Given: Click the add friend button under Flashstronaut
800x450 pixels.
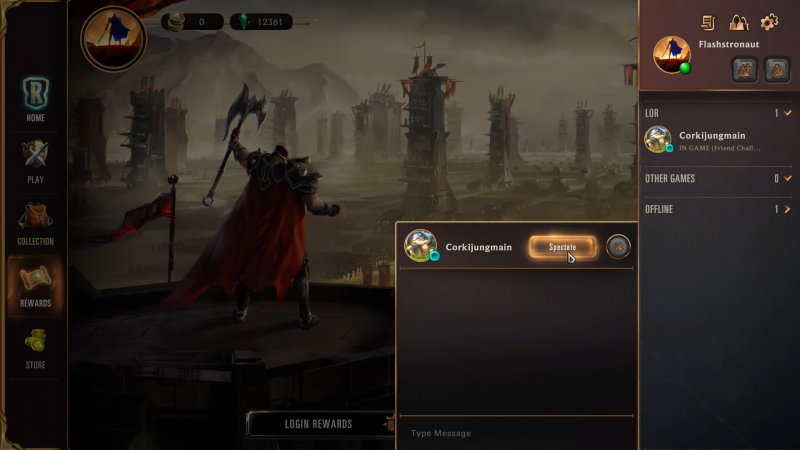Looking at the screenshot, I should (744, 69).
